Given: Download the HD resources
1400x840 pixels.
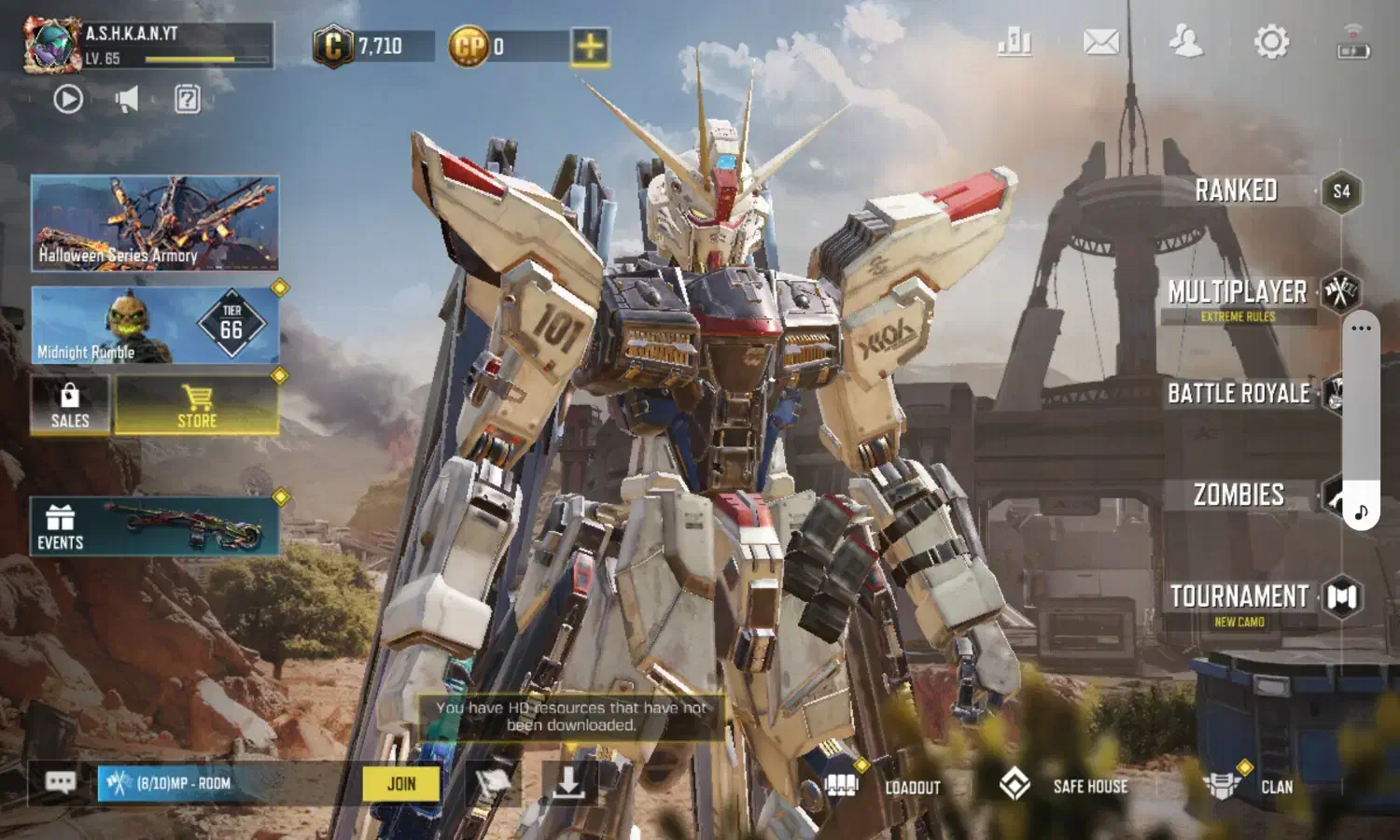Looking at the screenshot, I should 567,782.
